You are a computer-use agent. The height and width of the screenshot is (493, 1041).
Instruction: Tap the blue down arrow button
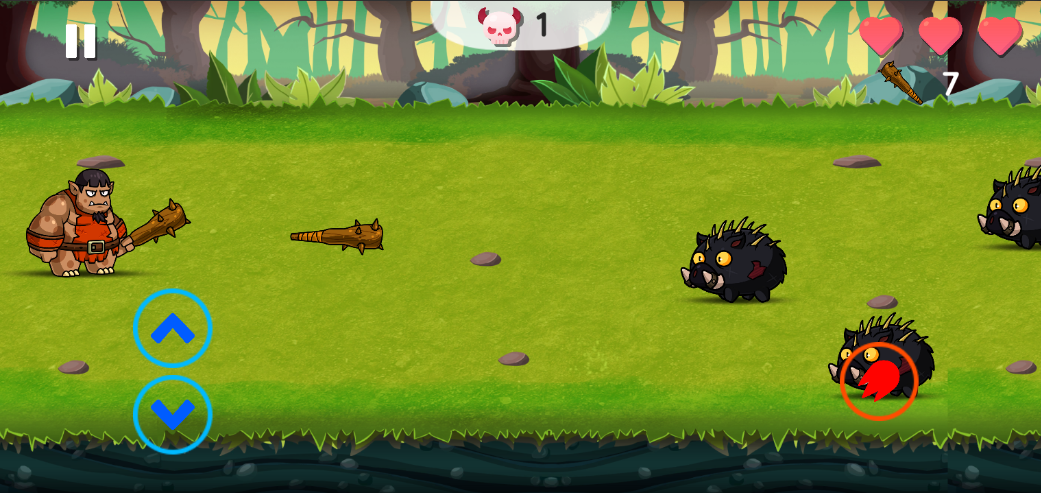point(173,414)
